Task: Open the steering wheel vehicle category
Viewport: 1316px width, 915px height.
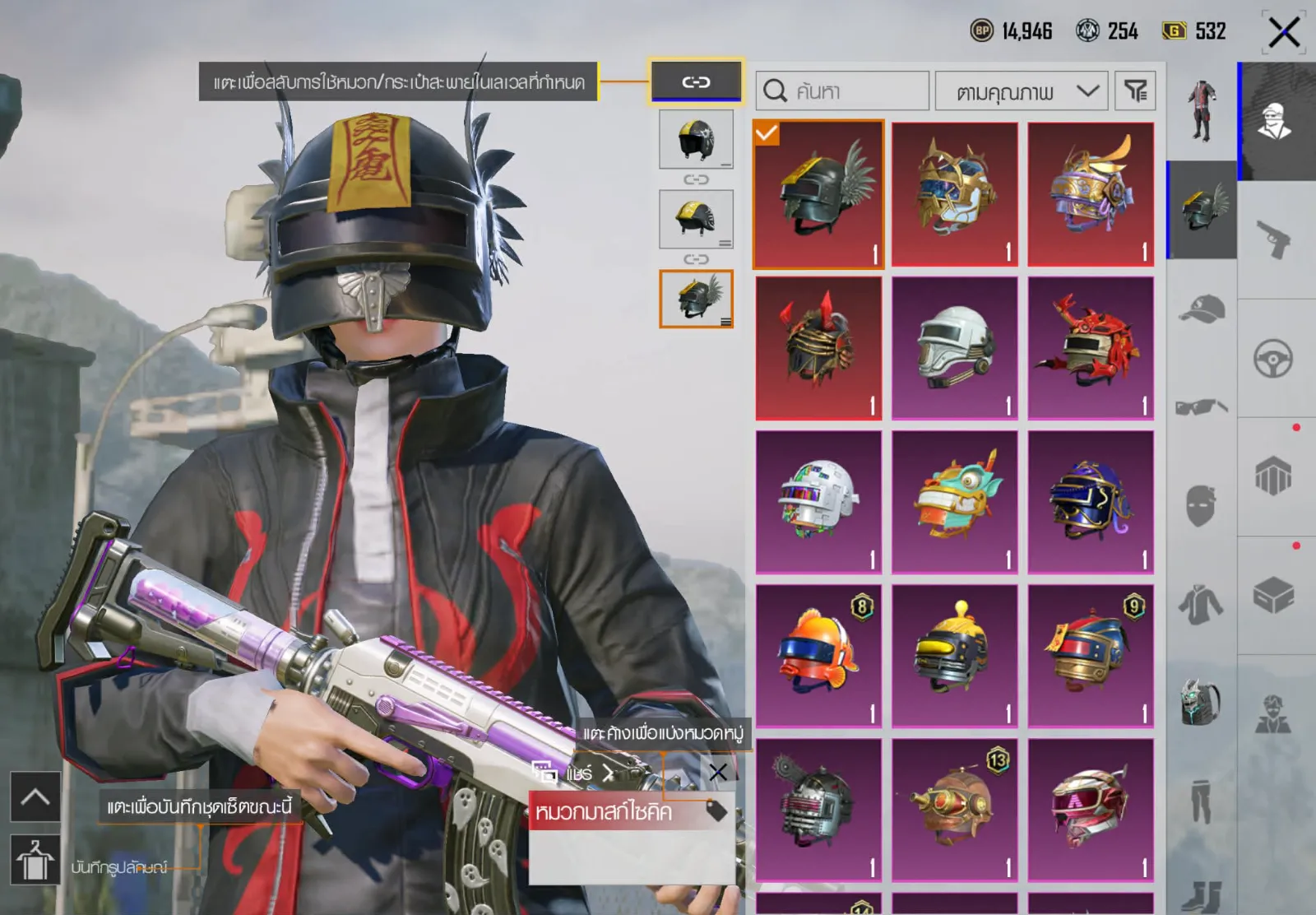Action: point(1273,359)
